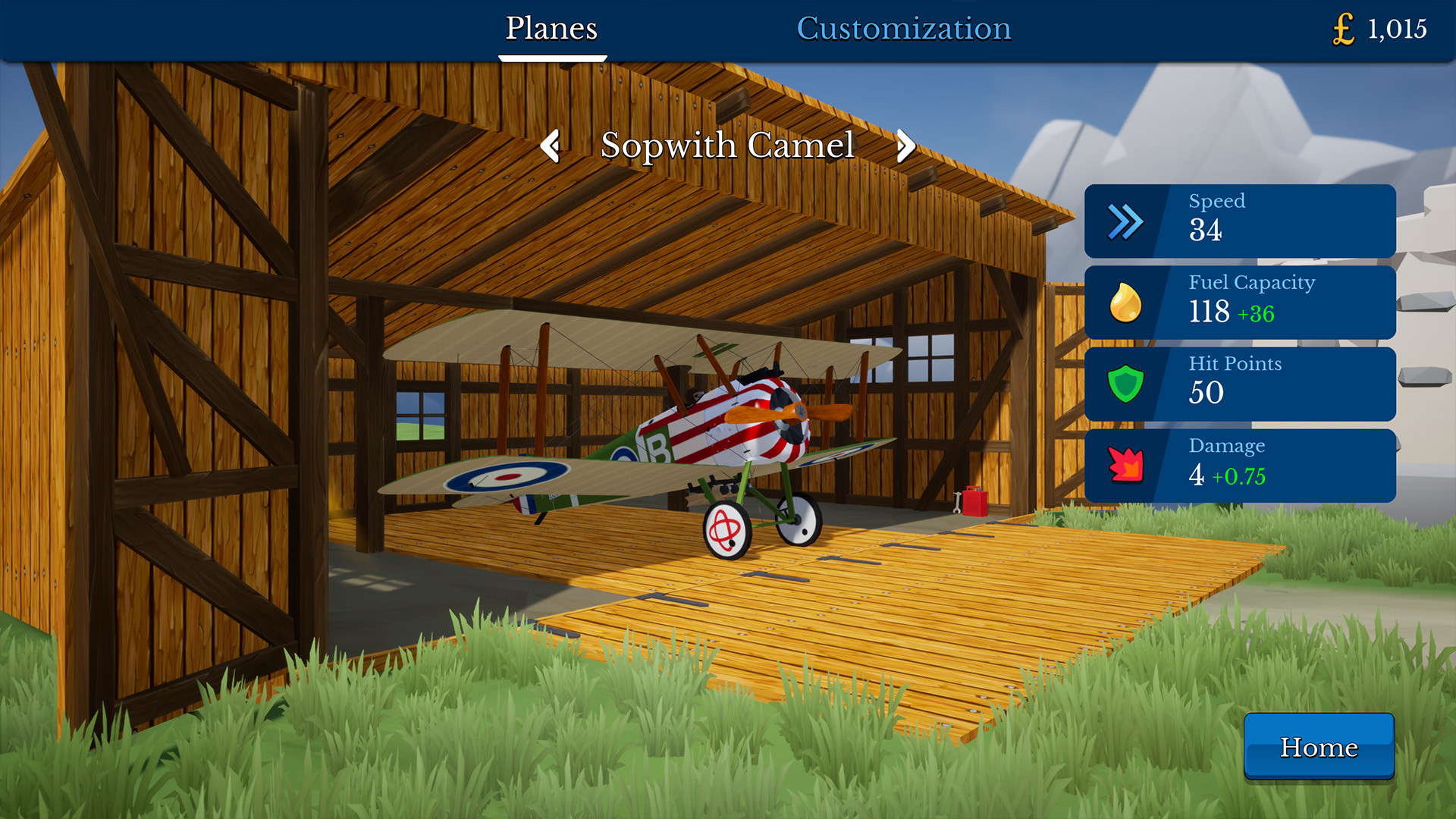Click the left arrow to view previous plane
The image size is (1456, 819).
[551, 146]
